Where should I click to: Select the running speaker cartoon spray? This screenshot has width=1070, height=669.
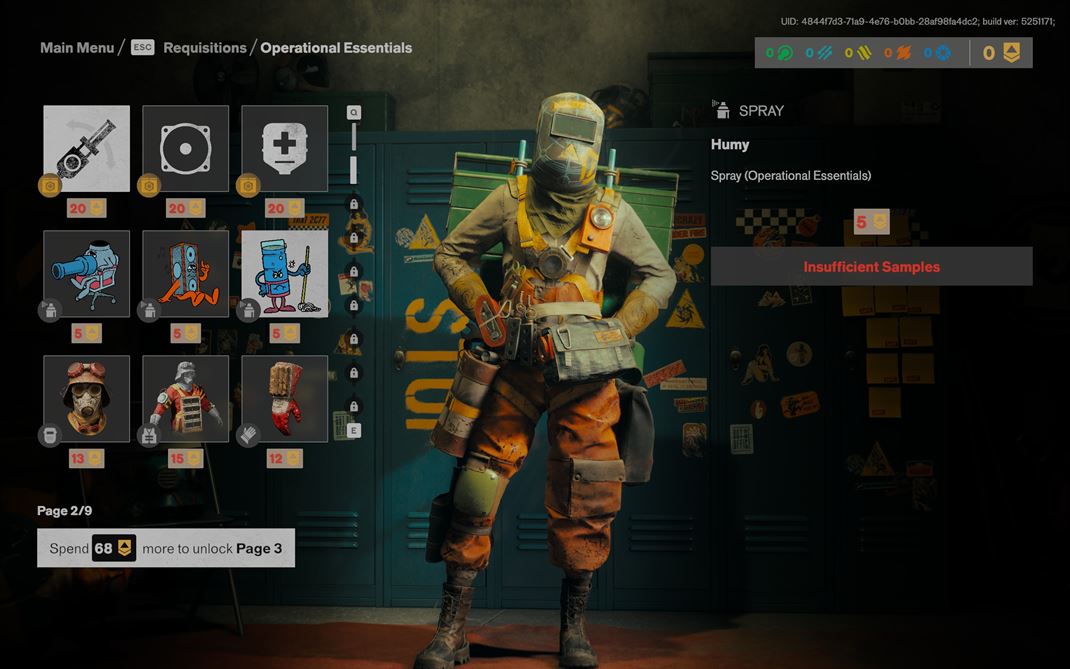pos(185,274)
